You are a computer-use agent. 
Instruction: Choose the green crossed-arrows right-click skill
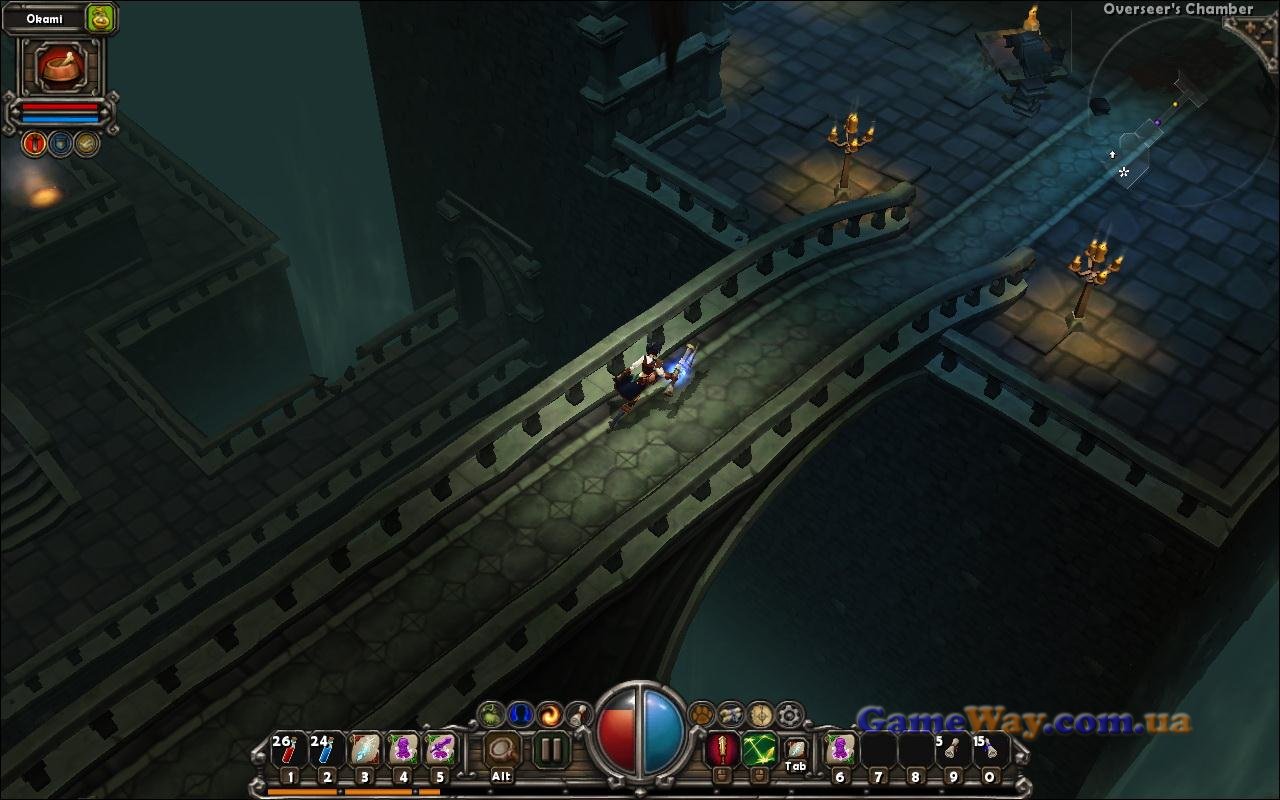(x=759, y=748)
